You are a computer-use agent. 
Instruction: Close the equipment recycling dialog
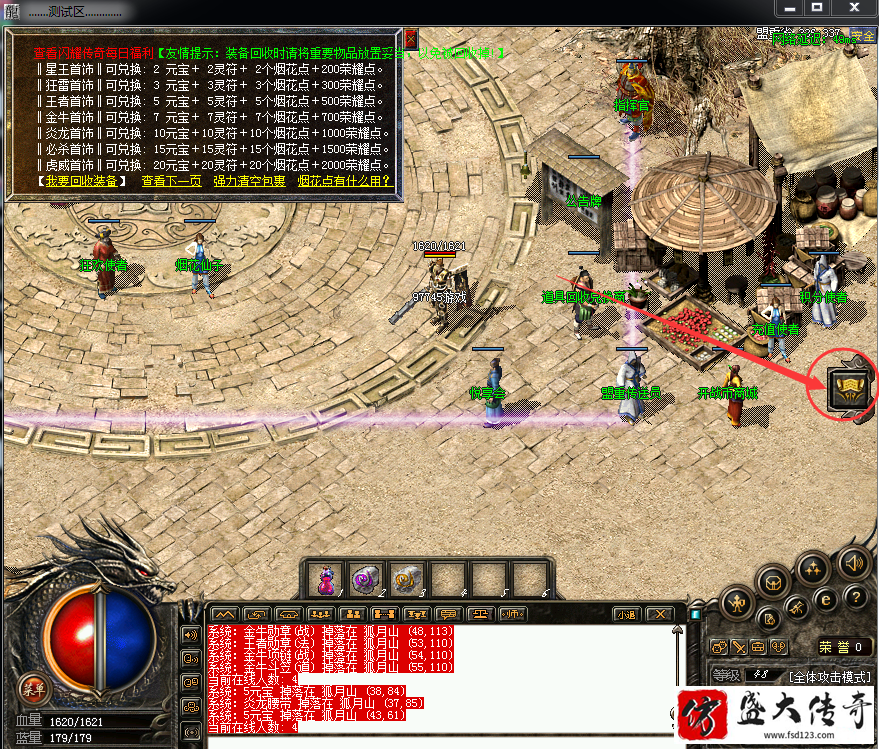(x=410, y=38)
